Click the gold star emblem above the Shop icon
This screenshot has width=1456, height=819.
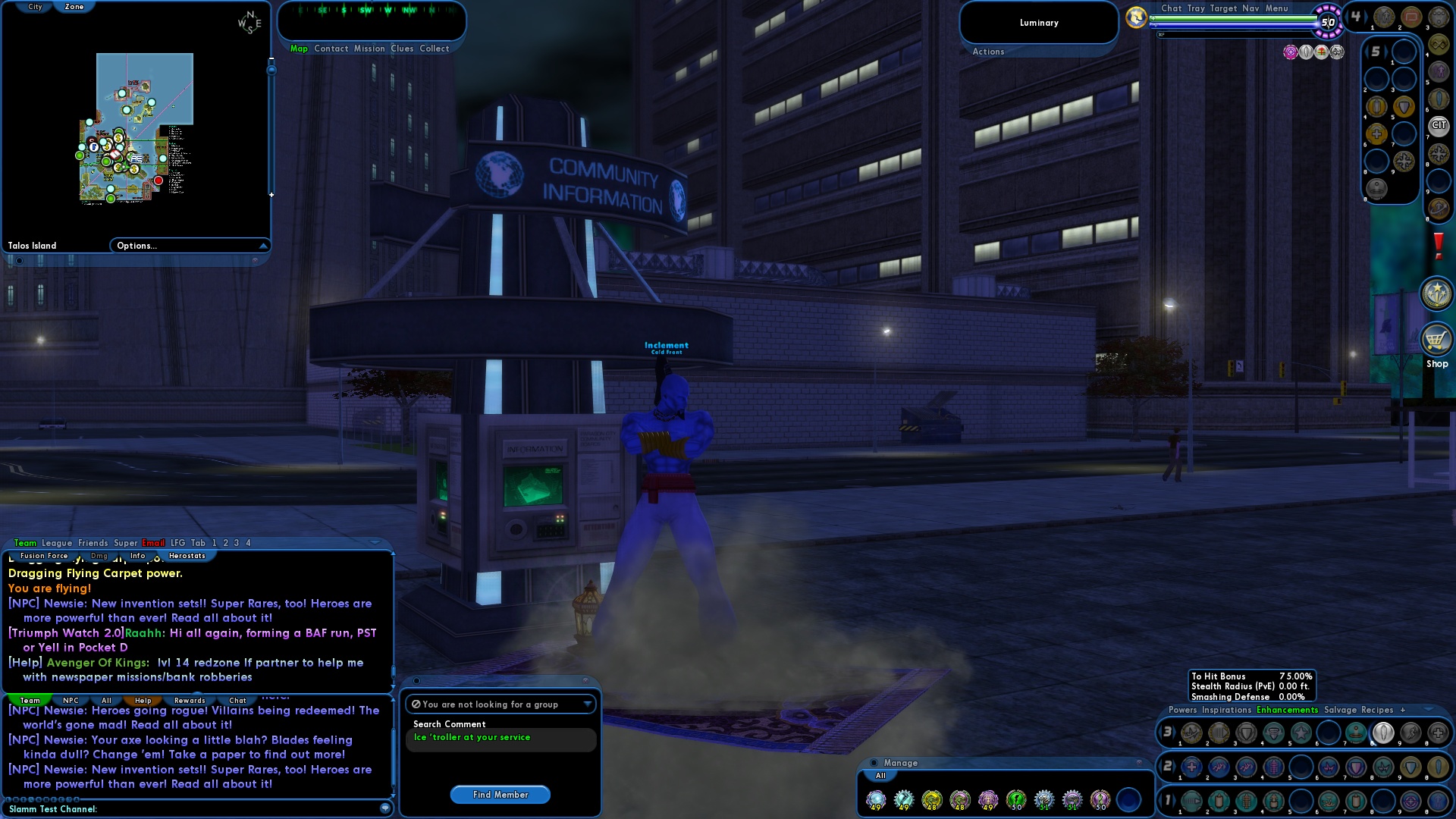1437,294
